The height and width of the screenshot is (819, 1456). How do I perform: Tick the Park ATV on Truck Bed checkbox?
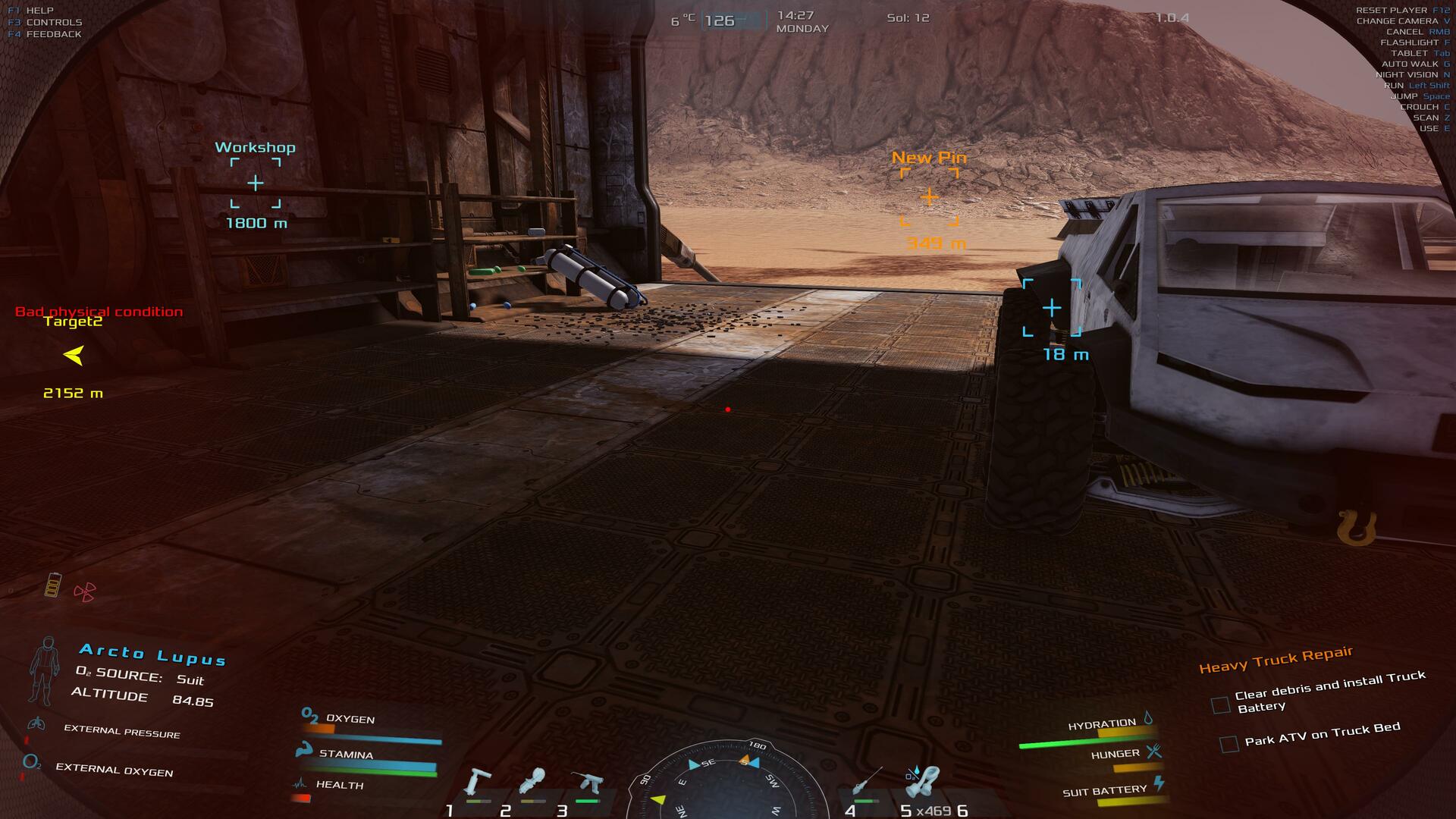click(x=1228, y=743)
